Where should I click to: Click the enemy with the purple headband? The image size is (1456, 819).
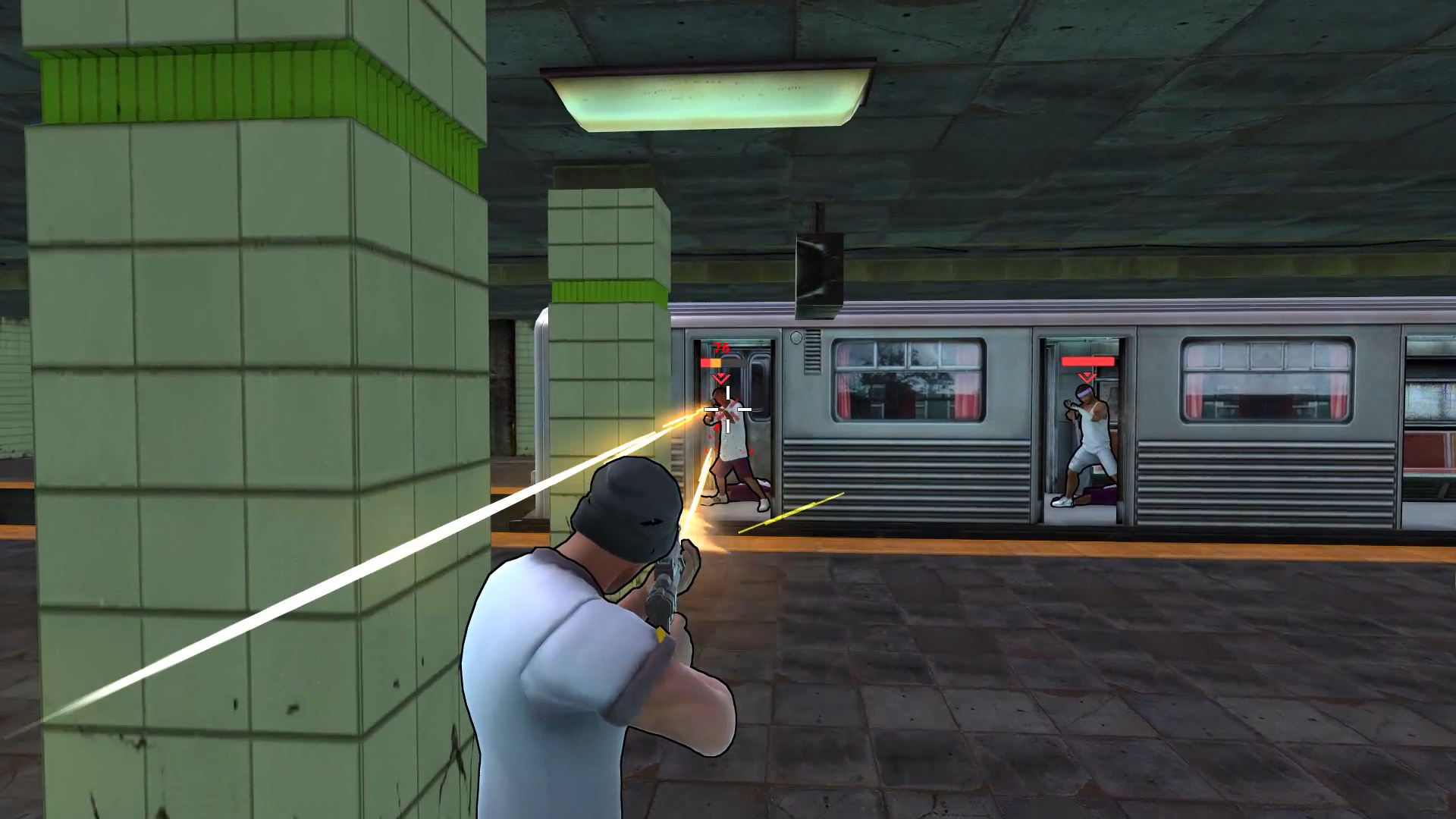(x=1090, y=433)
